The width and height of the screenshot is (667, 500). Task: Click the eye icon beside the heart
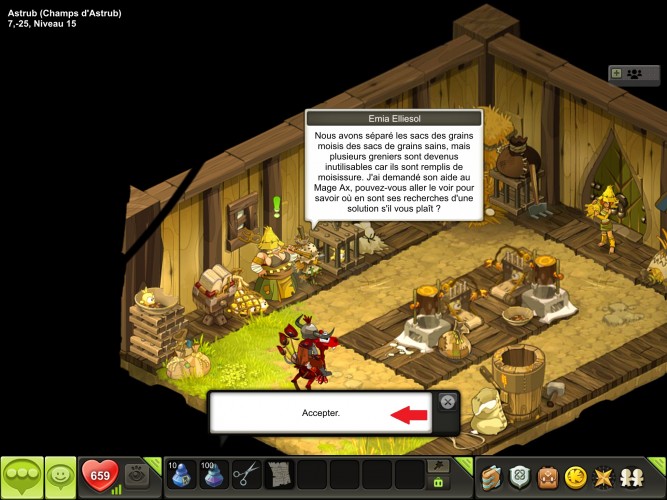[x=138, y=475]
